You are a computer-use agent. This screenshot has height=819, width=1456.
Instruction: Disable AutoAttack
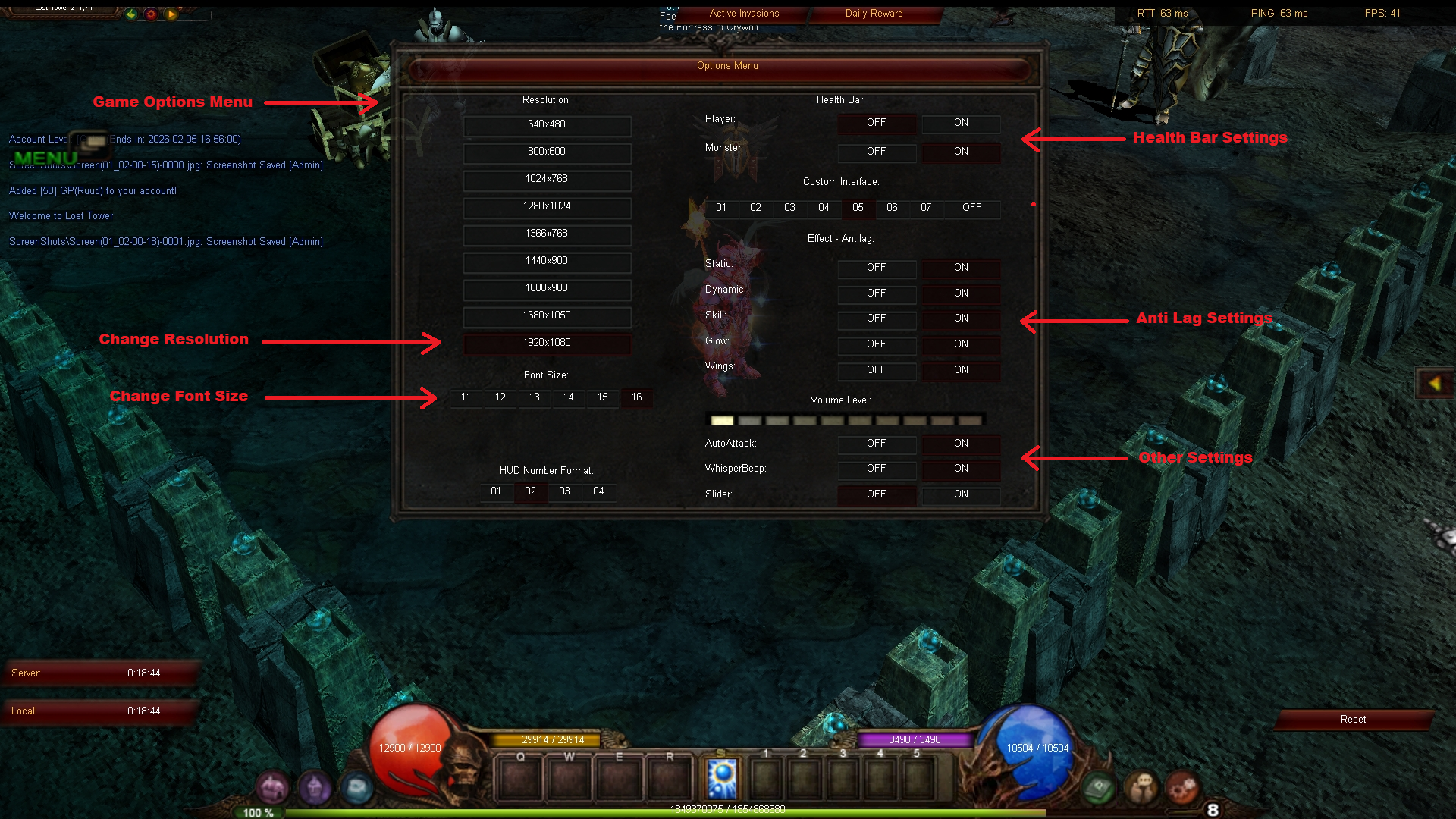[877, 444]
